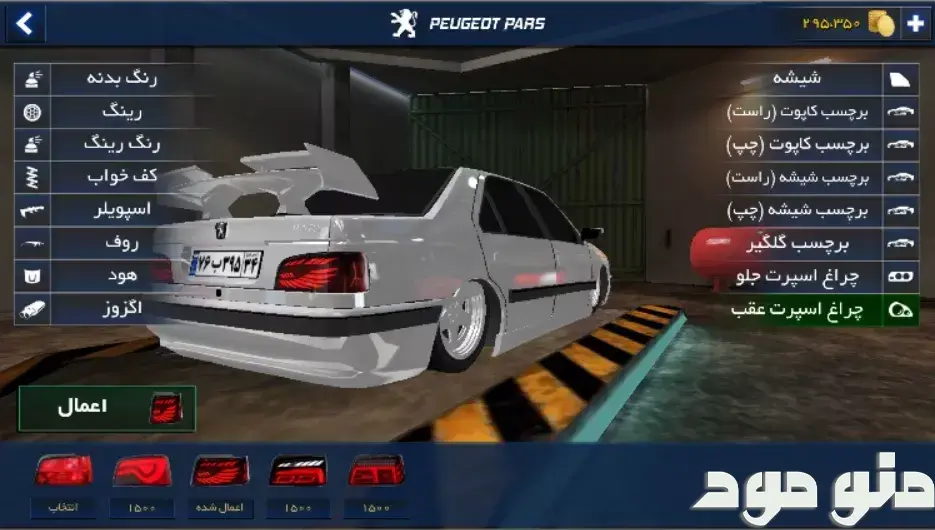The width and height of the screenshot is (935, 530).
Task: Open the برچسب گلگیر fender sticker option
Action: 800,243
